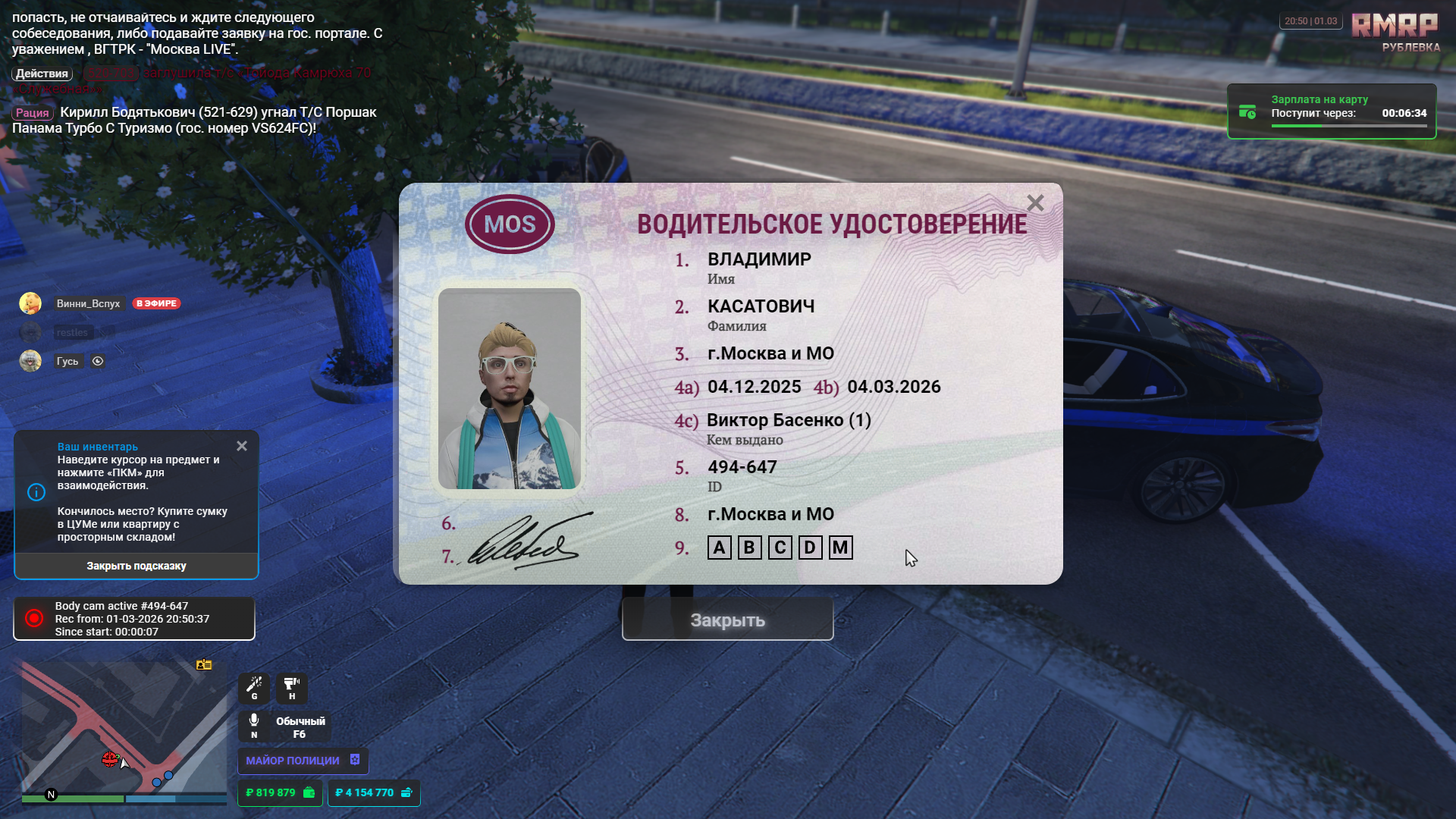The image size is (1456, 819).
Task: Click the flashlight G icon
Action: point(254,688)
